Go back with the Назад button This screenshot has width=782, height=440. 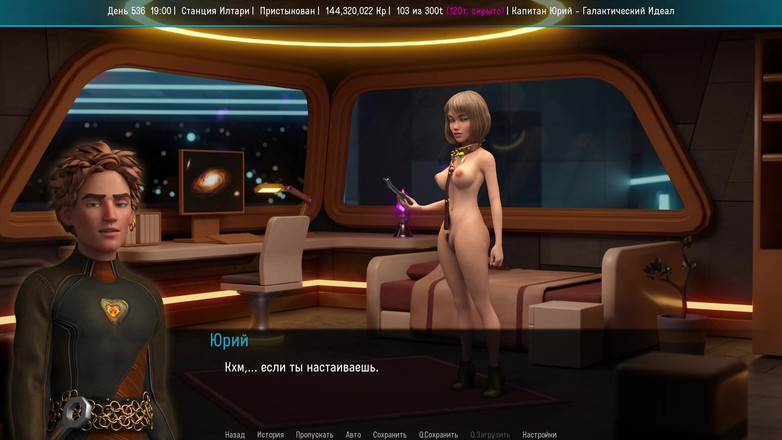(235, 435)
